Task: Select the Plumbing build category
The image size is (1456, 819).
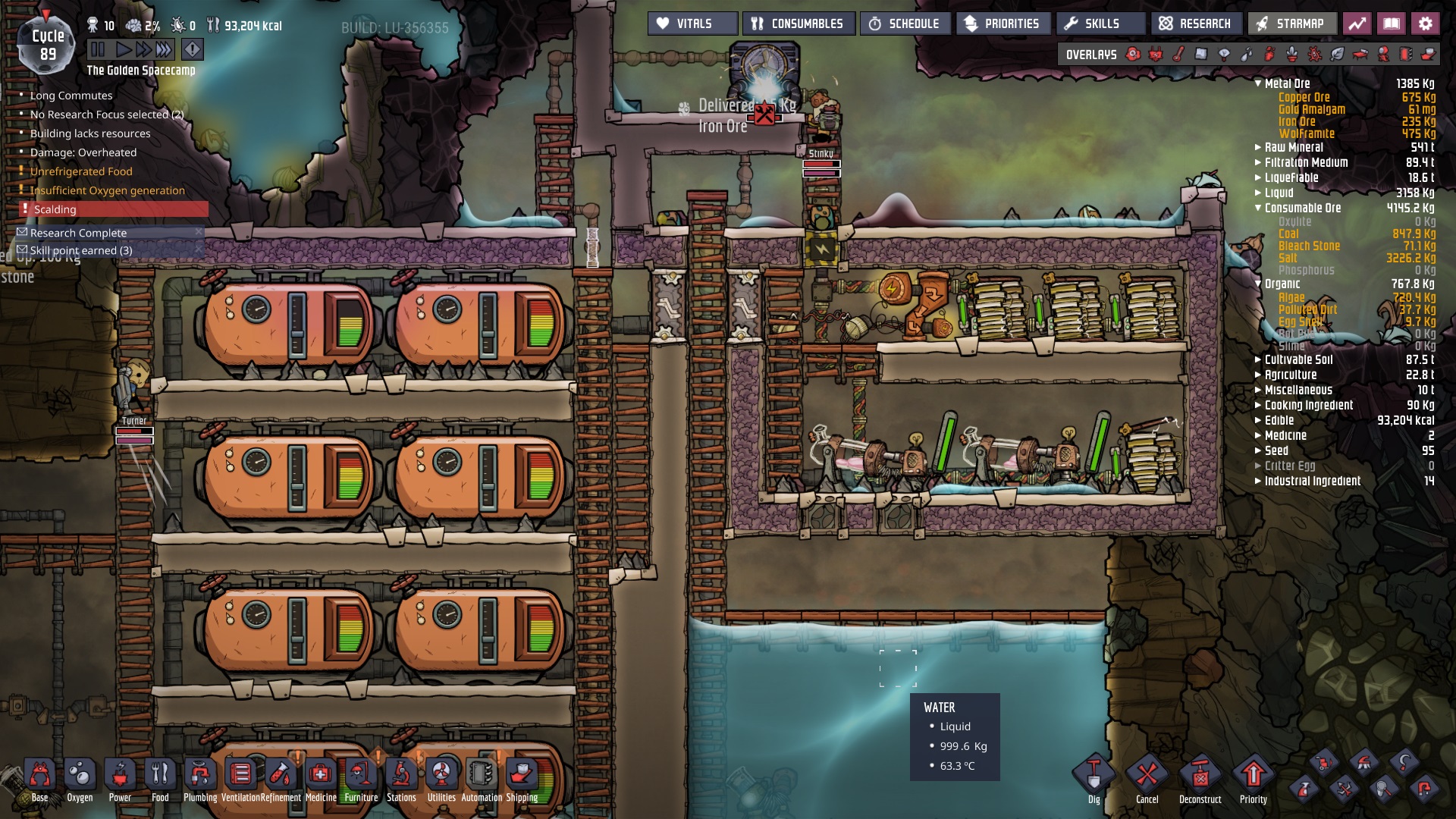Action: (x=200, y=775)
